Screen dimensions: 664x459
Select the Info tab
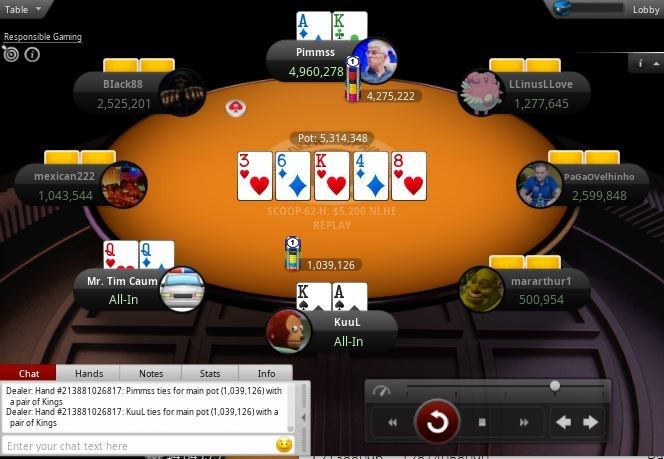coord(266,373)
